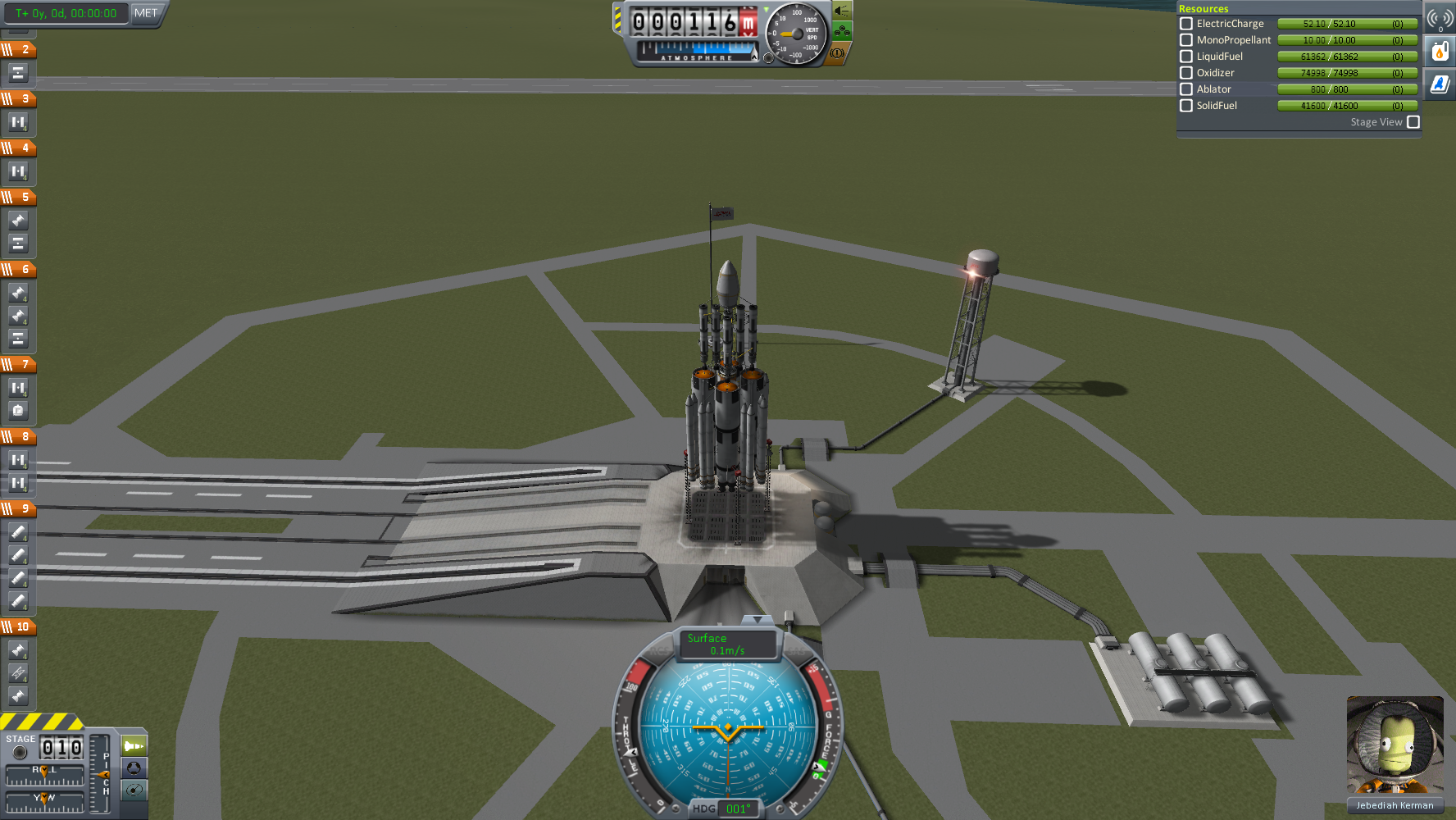Switch to docking mode button
The width and height of the screenshot is (1456, 820).
coord(134,768)
